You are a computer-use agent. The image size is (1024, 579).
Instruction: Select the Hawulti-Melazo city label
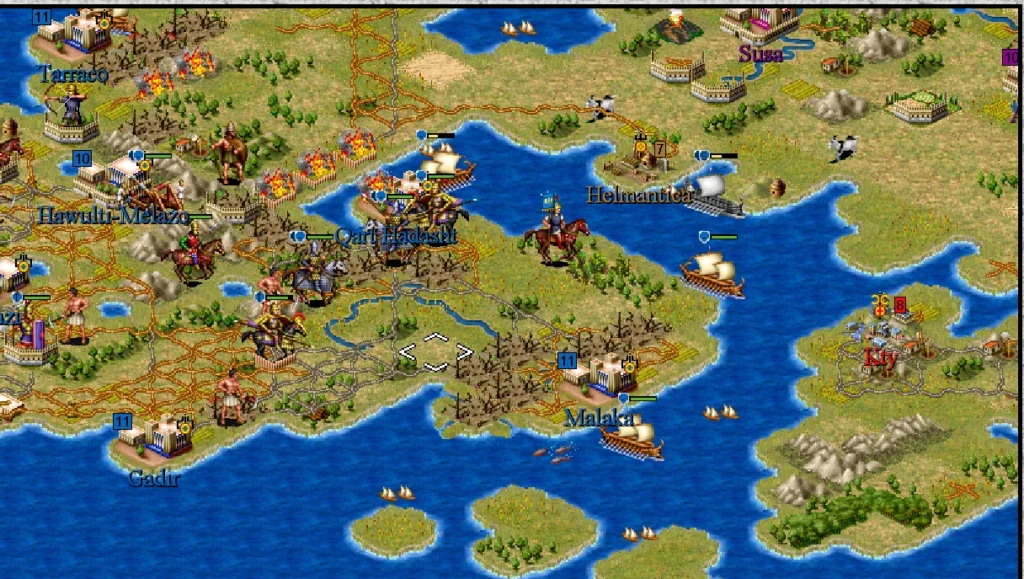coord(112,215)
